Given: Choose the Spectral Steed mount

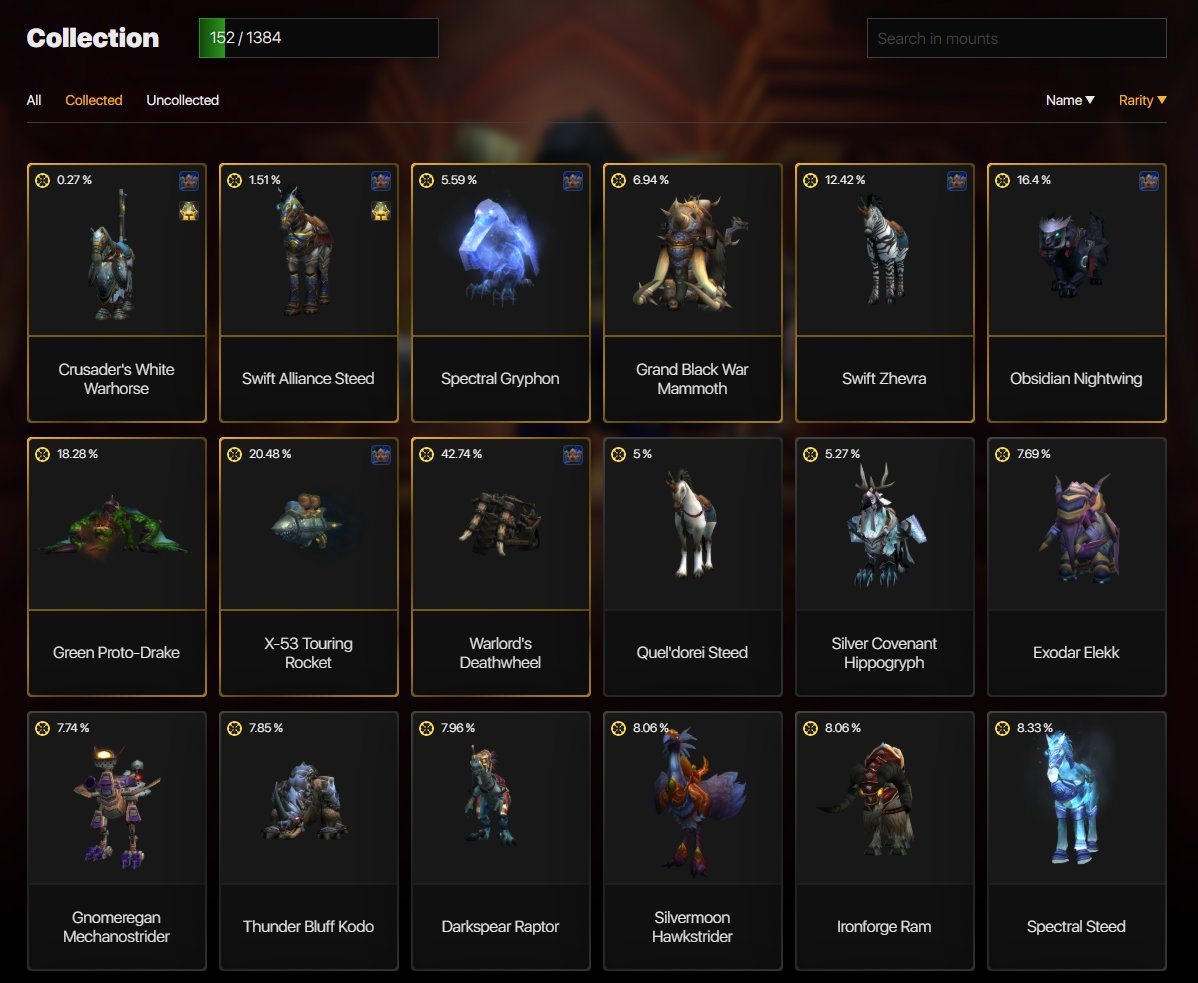Looking at the screenshot, I should click(x=1076, y=840).
